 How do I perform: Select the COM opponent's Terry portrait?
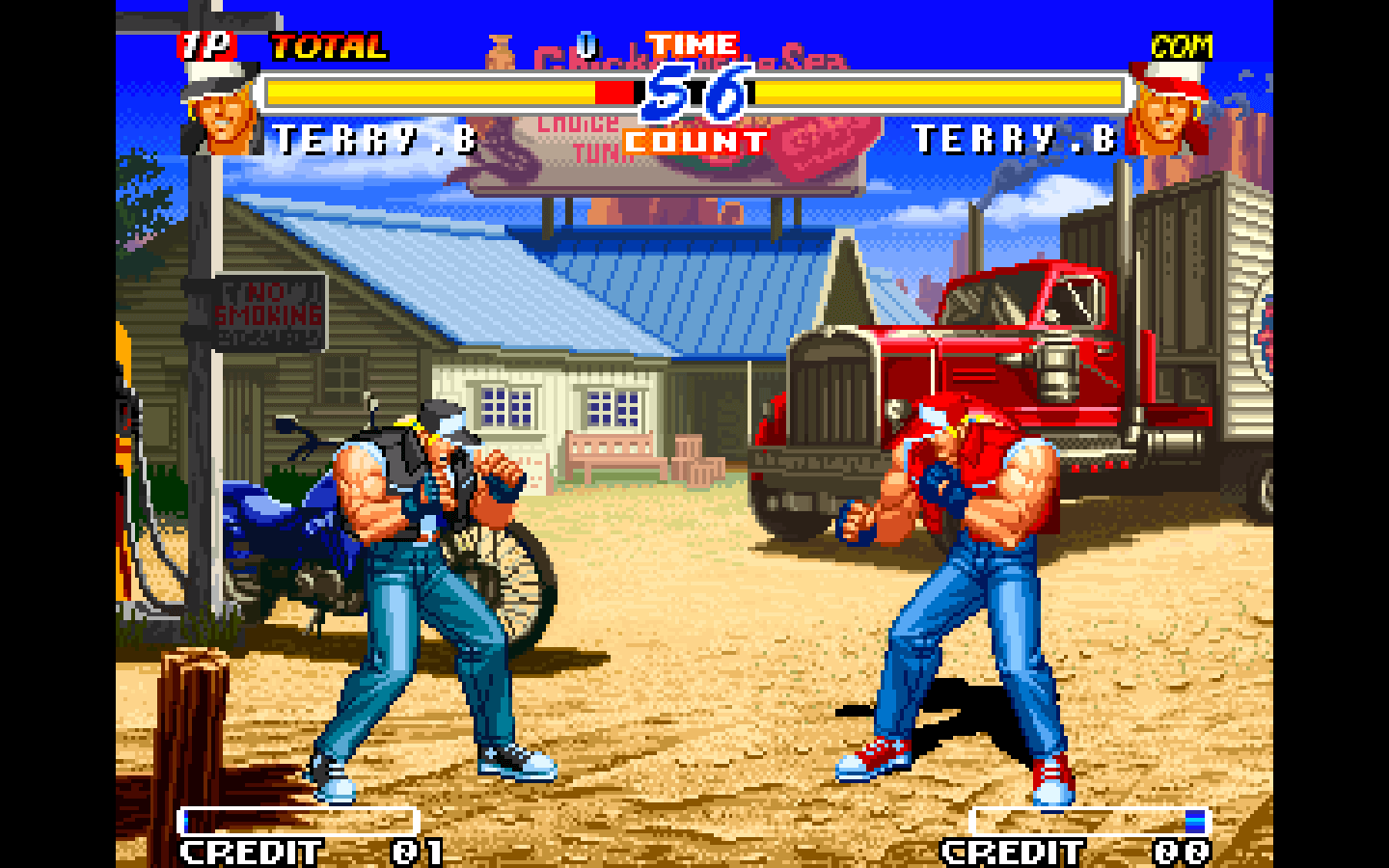point(1167,110)
